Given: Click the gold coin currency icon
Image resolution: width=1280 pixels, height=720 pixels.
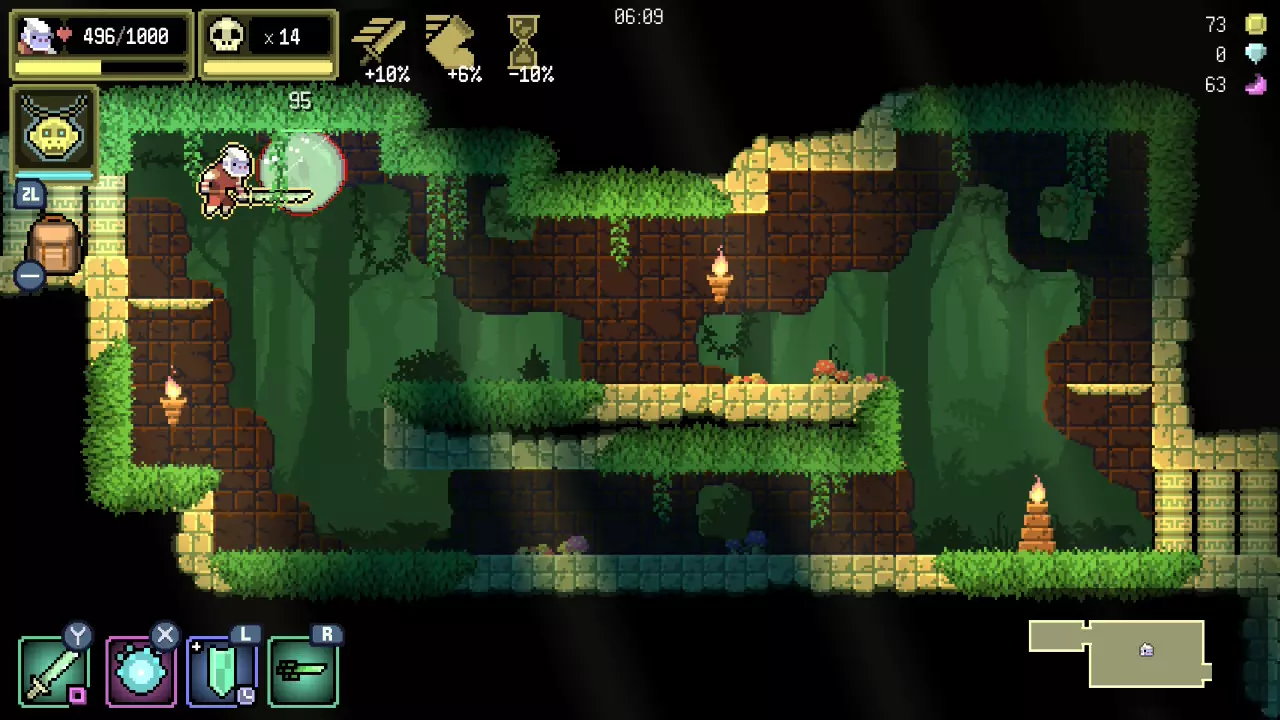Looking at the screenshot, I should point(1256,25).
